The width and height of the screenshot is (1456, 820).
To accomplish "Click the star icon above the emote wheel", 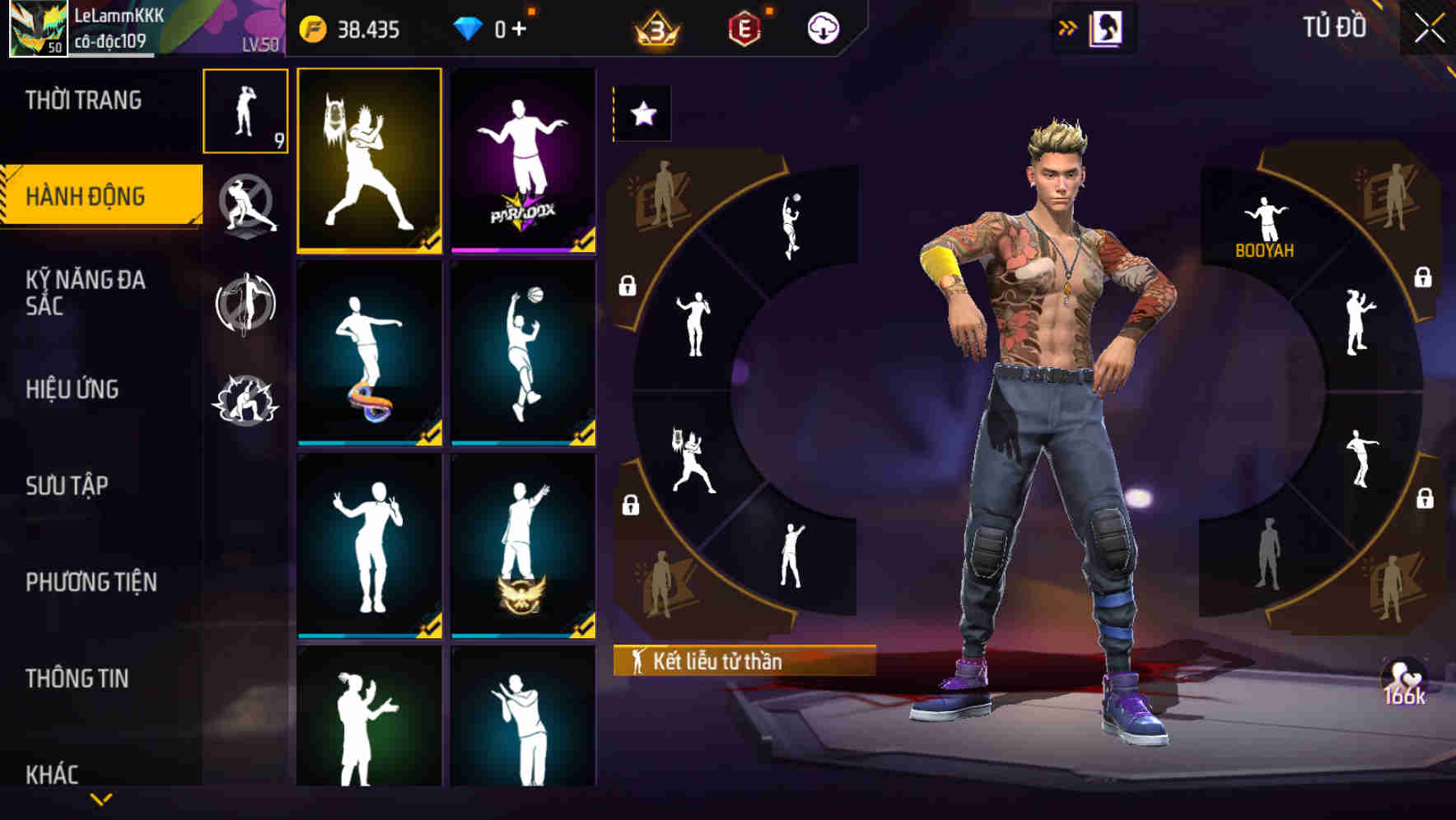I will point(644,115).
